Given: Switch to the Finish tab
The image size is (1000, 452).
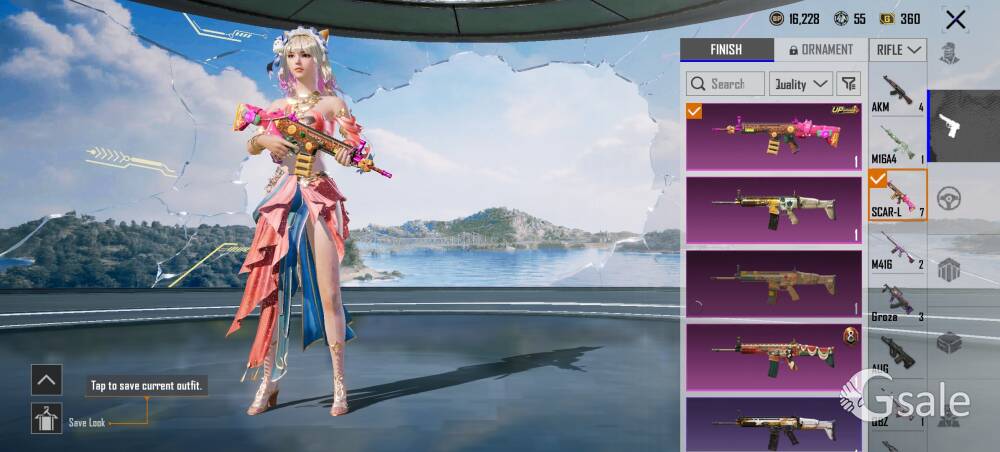Looking at the screenshot, I should [x=726, y=50].
